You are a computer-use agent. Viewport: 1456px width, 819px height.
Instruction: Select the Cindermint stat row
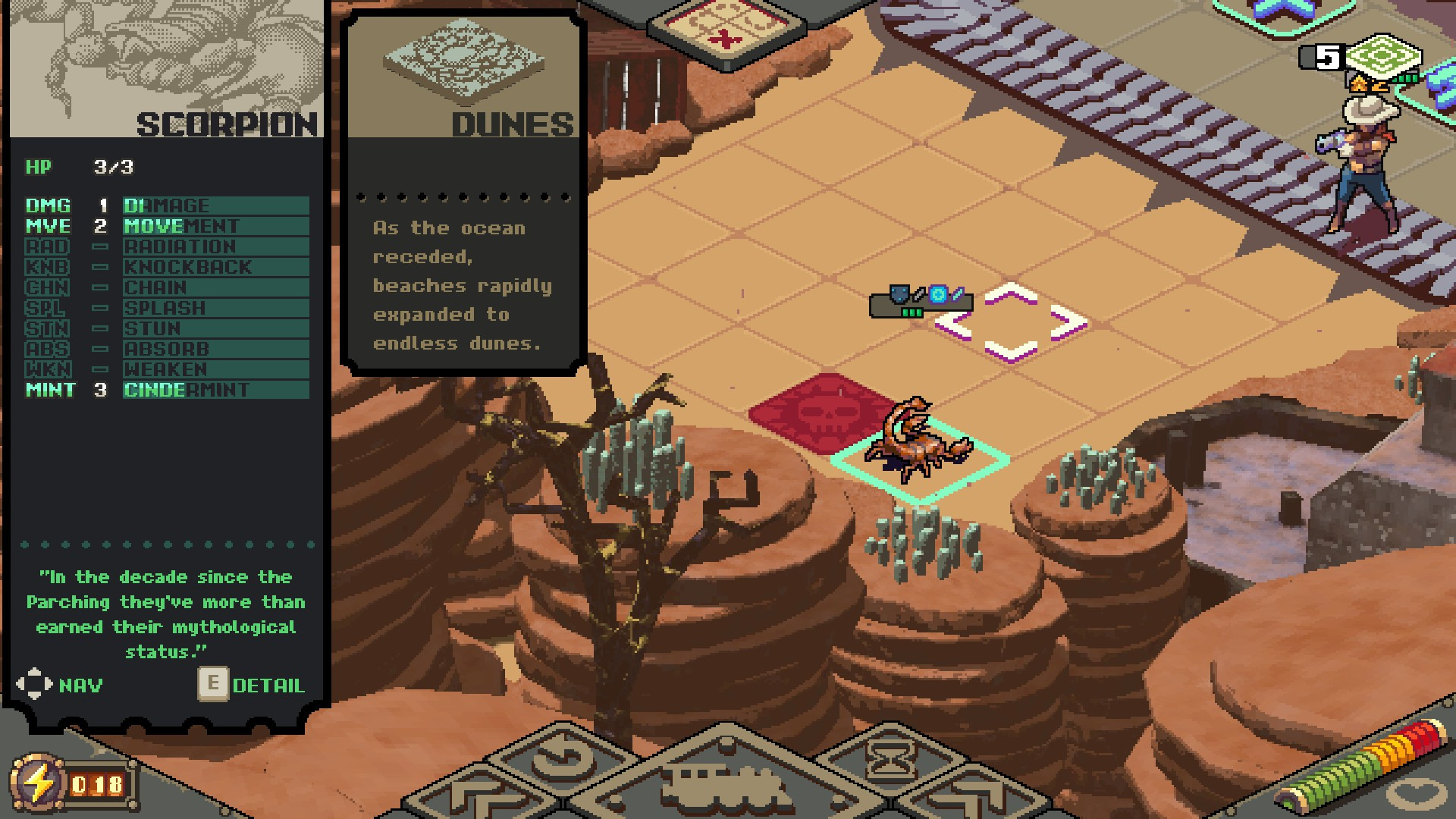[x=167, y=390]
